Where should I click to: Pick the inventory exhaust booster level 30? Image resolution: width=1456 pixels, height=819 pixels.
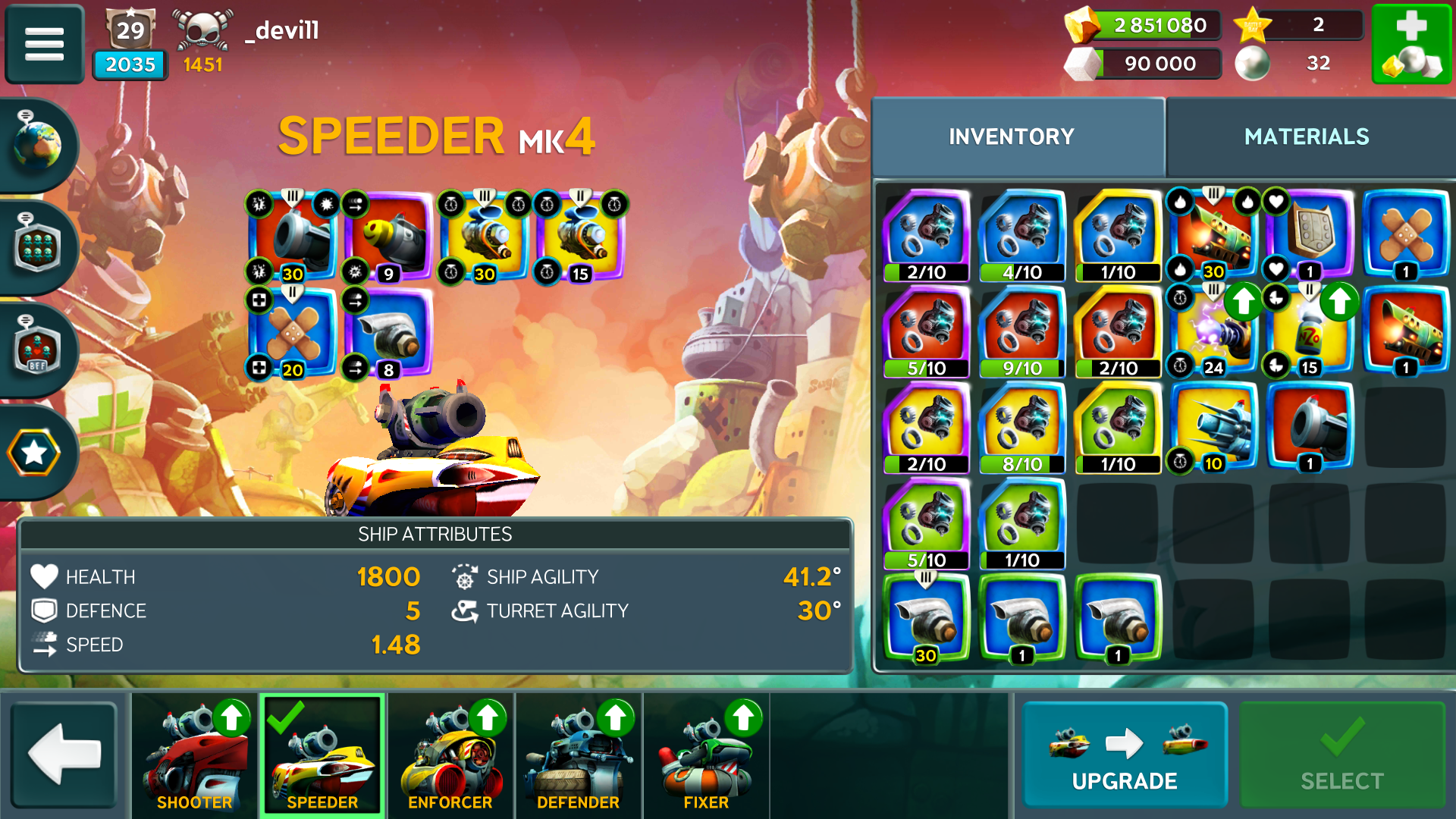[x=926, y=619]
